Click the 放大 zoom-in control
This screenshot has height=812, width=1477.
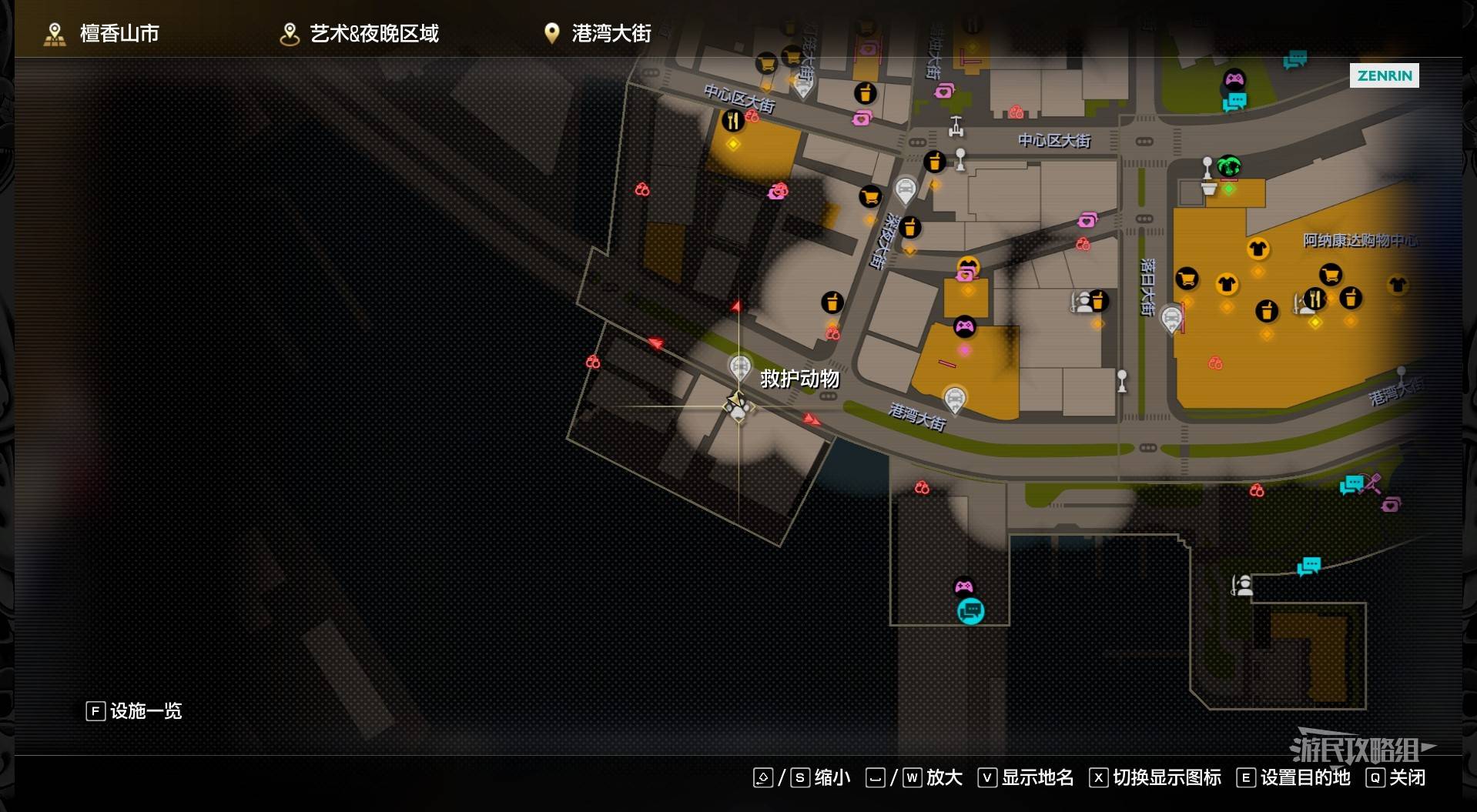click(943, 777)
